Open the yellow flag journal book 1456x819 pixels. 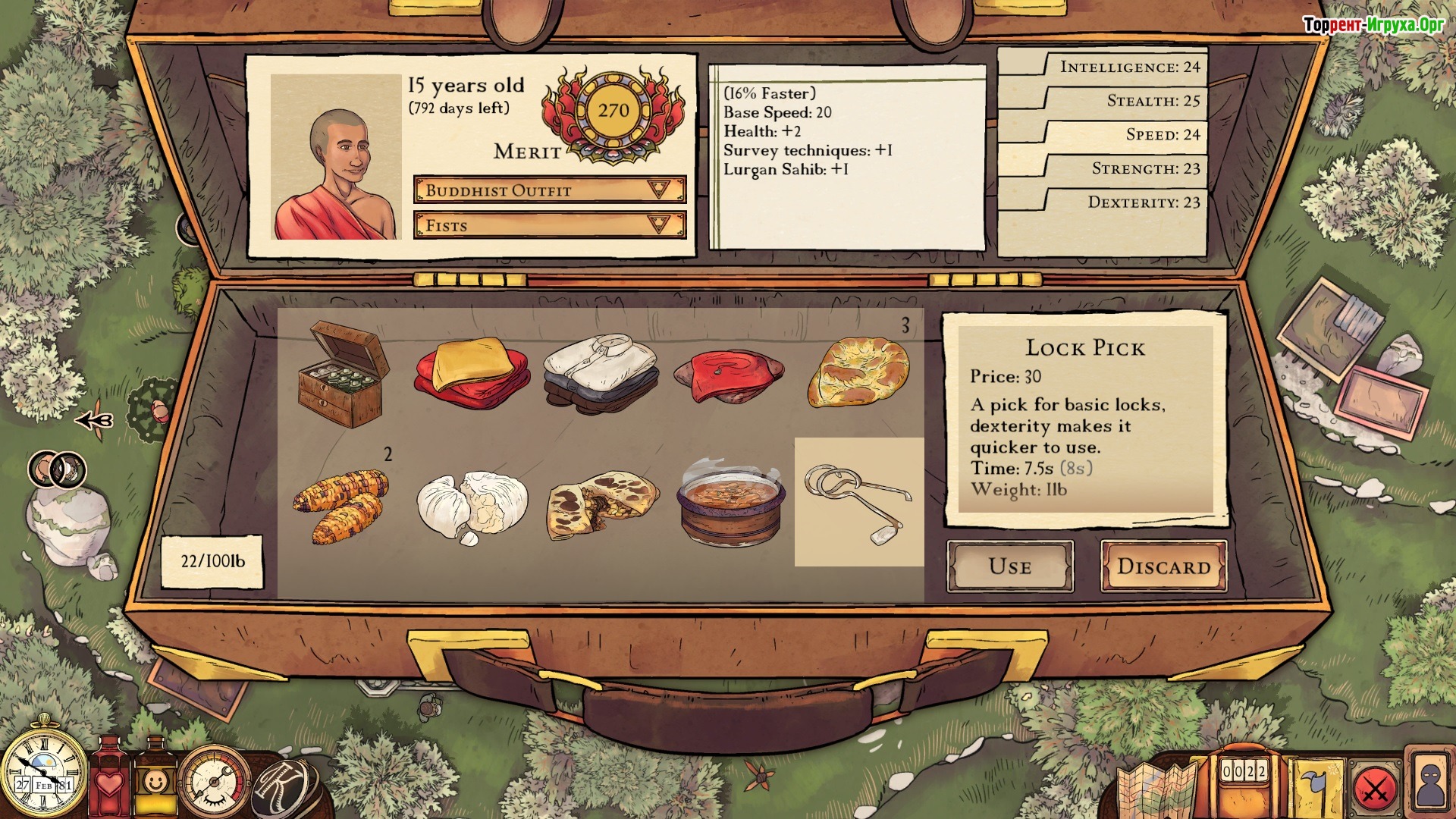[x=1314, y=790]
